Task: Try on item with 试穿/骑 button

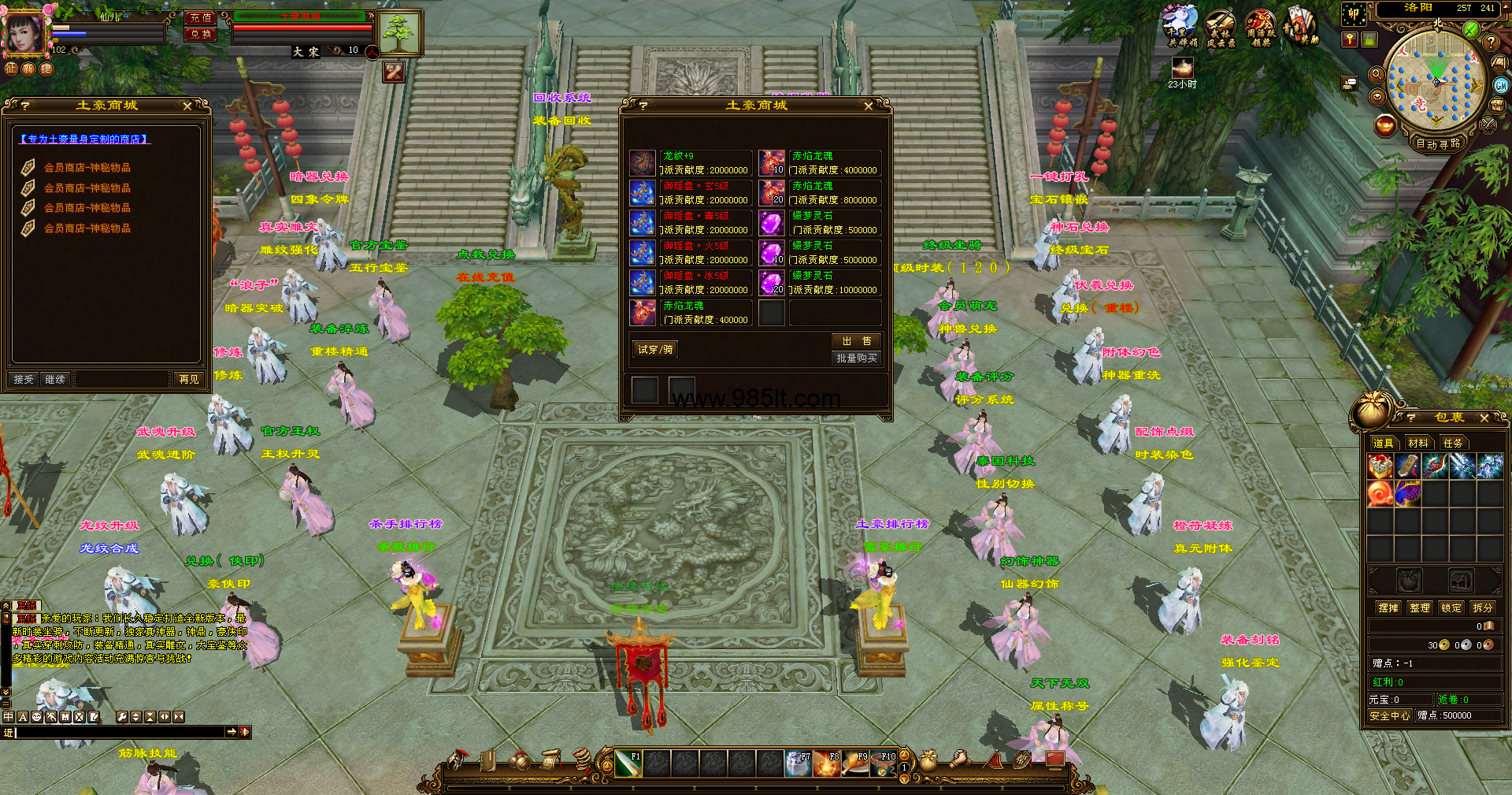Action: coord(655,350)
